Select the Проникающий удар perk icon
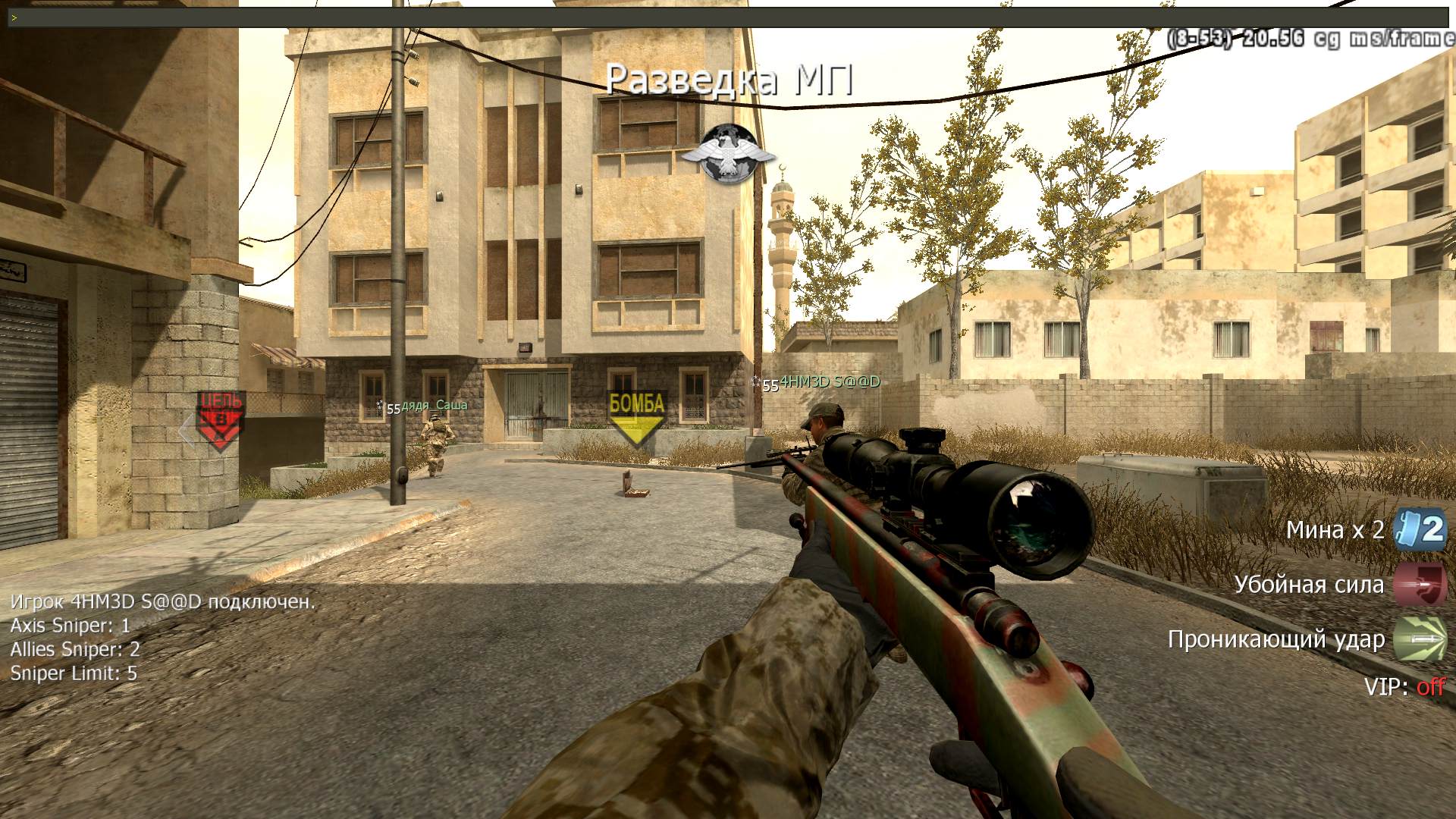Image resolution: width=1456 pixels, height=819 pixels. [1420, 639]
